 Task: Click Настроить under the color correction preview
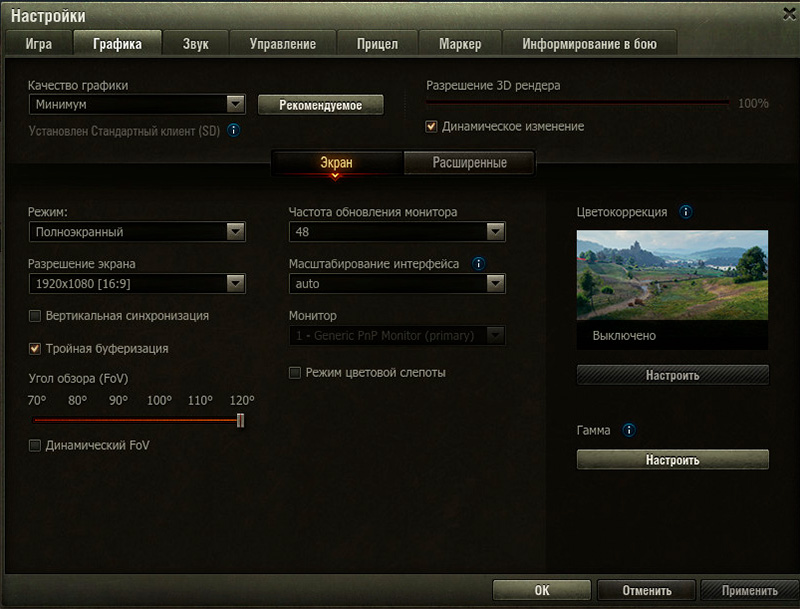pyautogui.click(x=672, y=375)
